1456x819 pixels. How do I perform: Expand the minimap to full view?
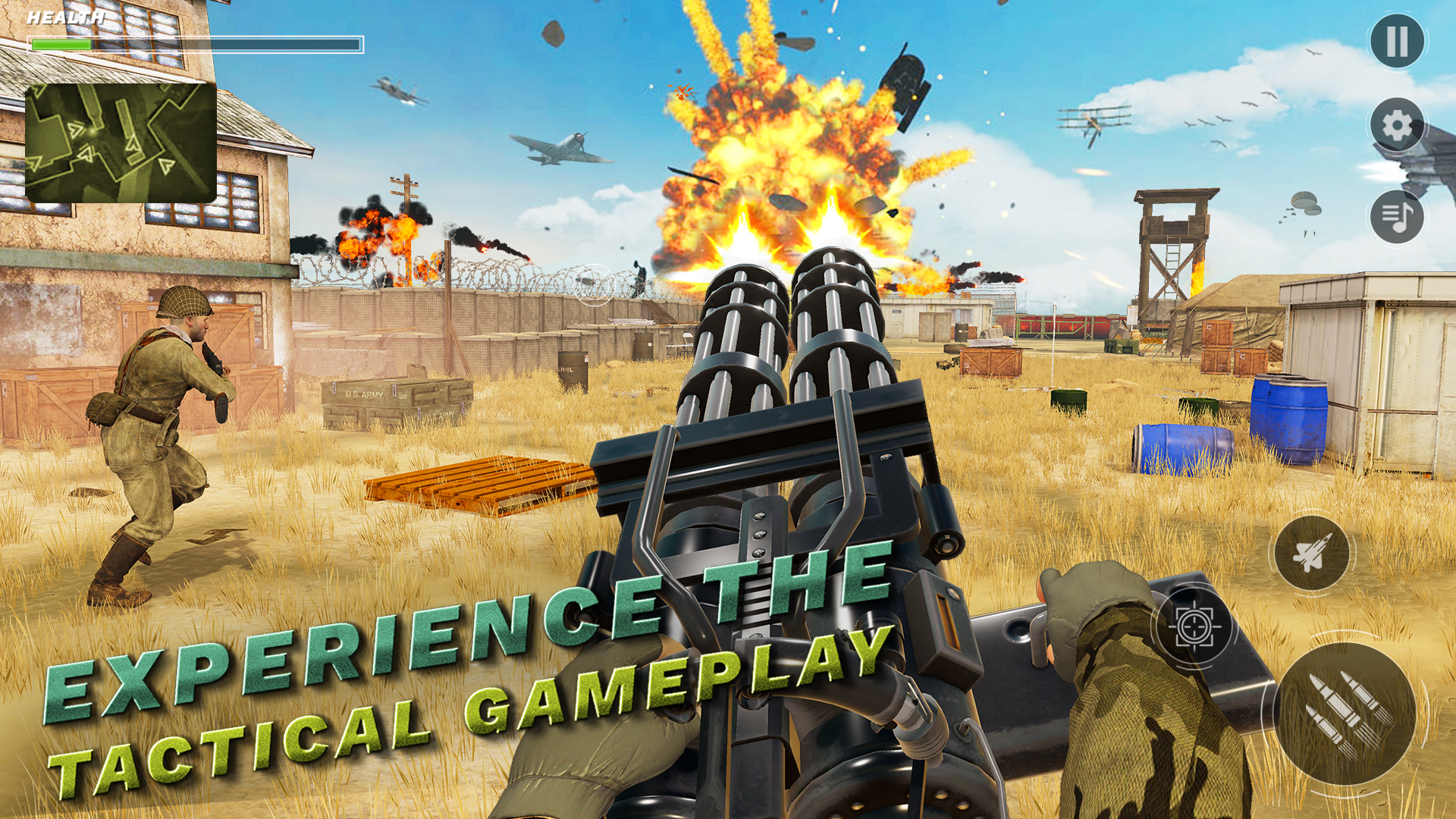(121, 144)
